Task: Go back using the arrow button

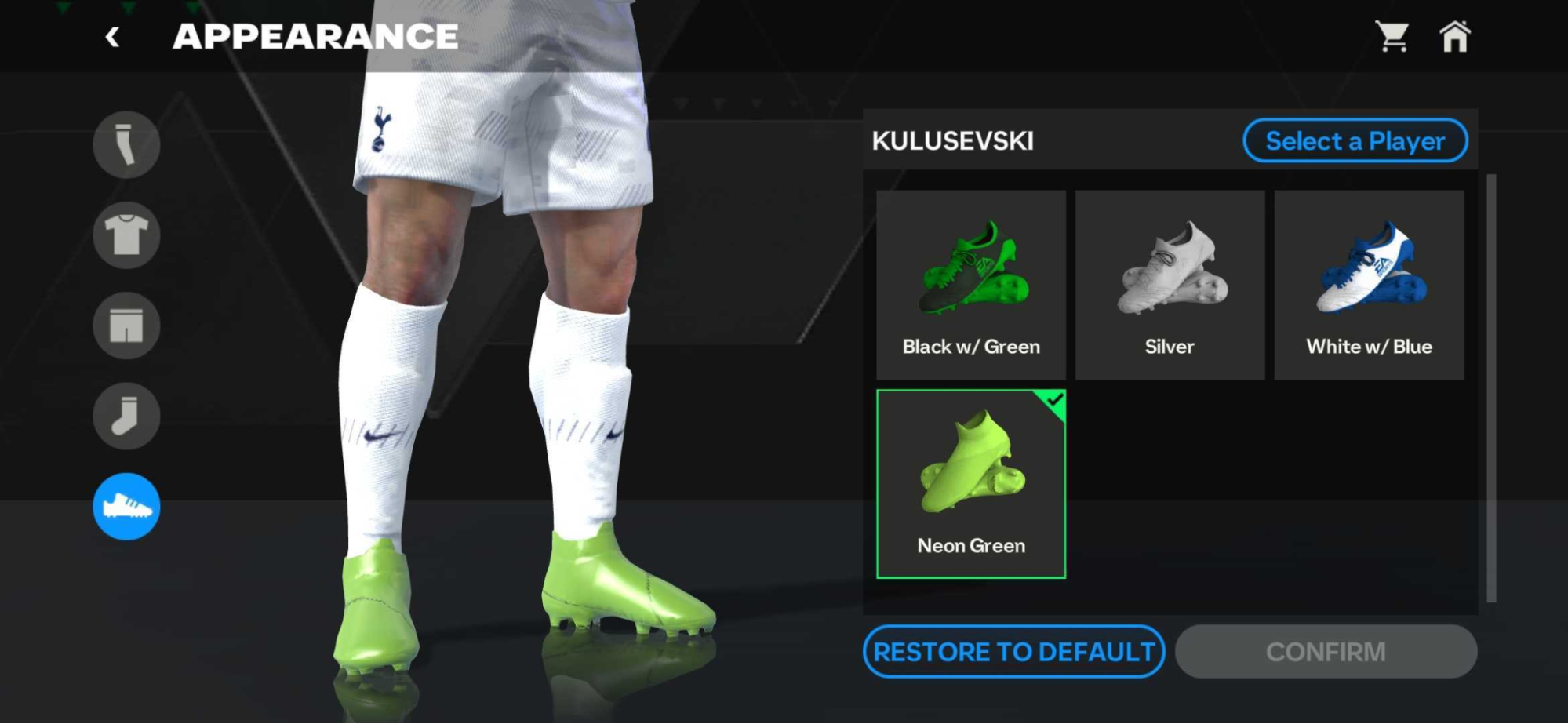Action: [x=113, y=37]
